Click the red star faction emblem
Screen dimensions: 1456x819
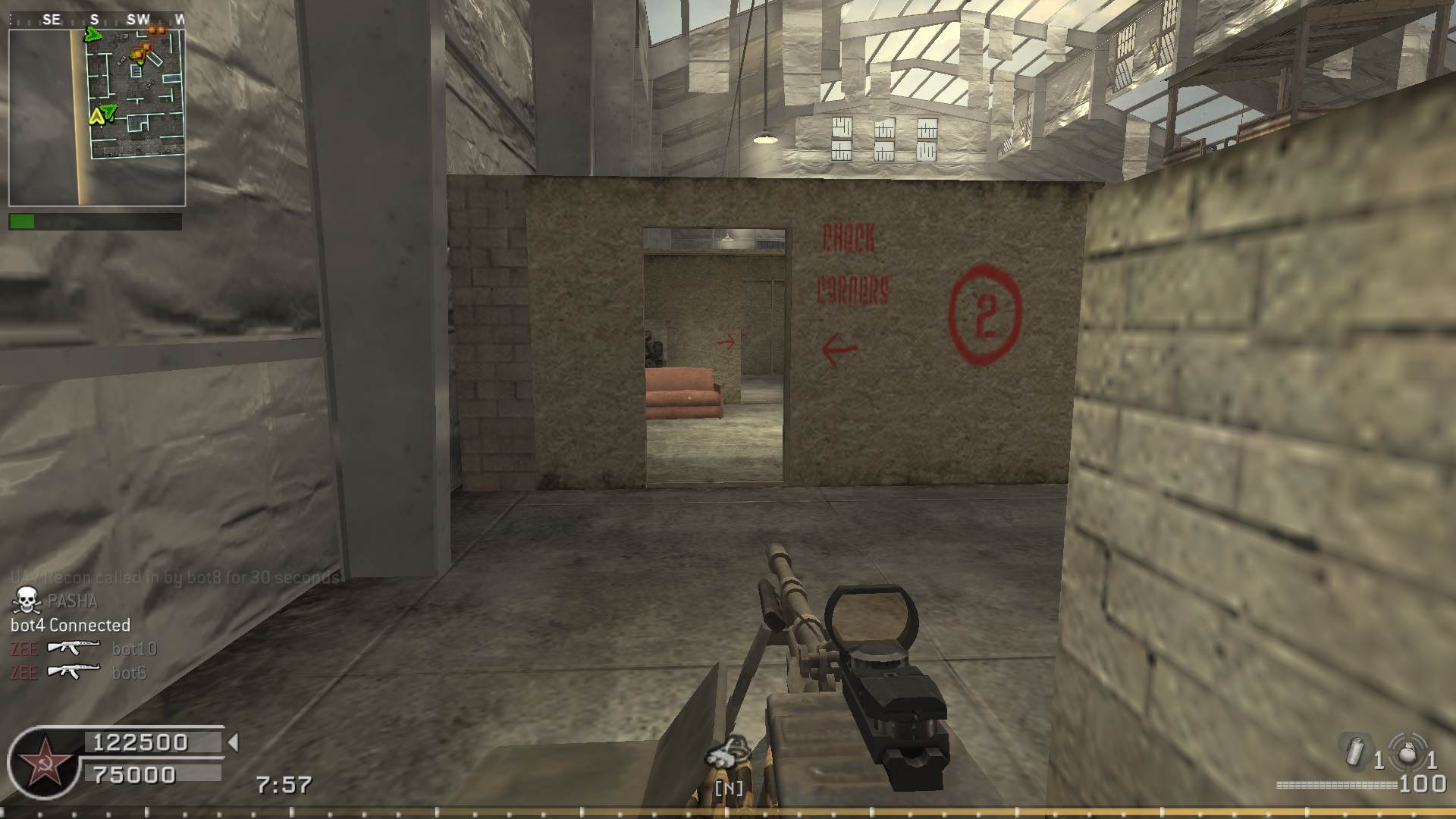coord(44,763)
